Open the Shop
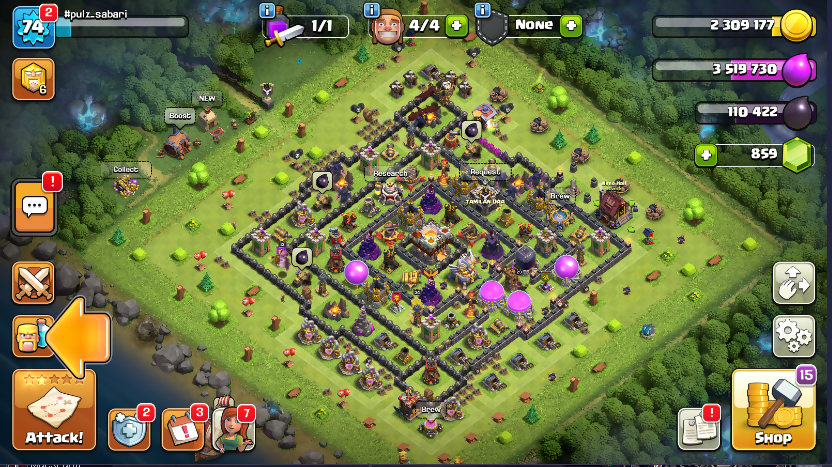 tap(772, 412)
